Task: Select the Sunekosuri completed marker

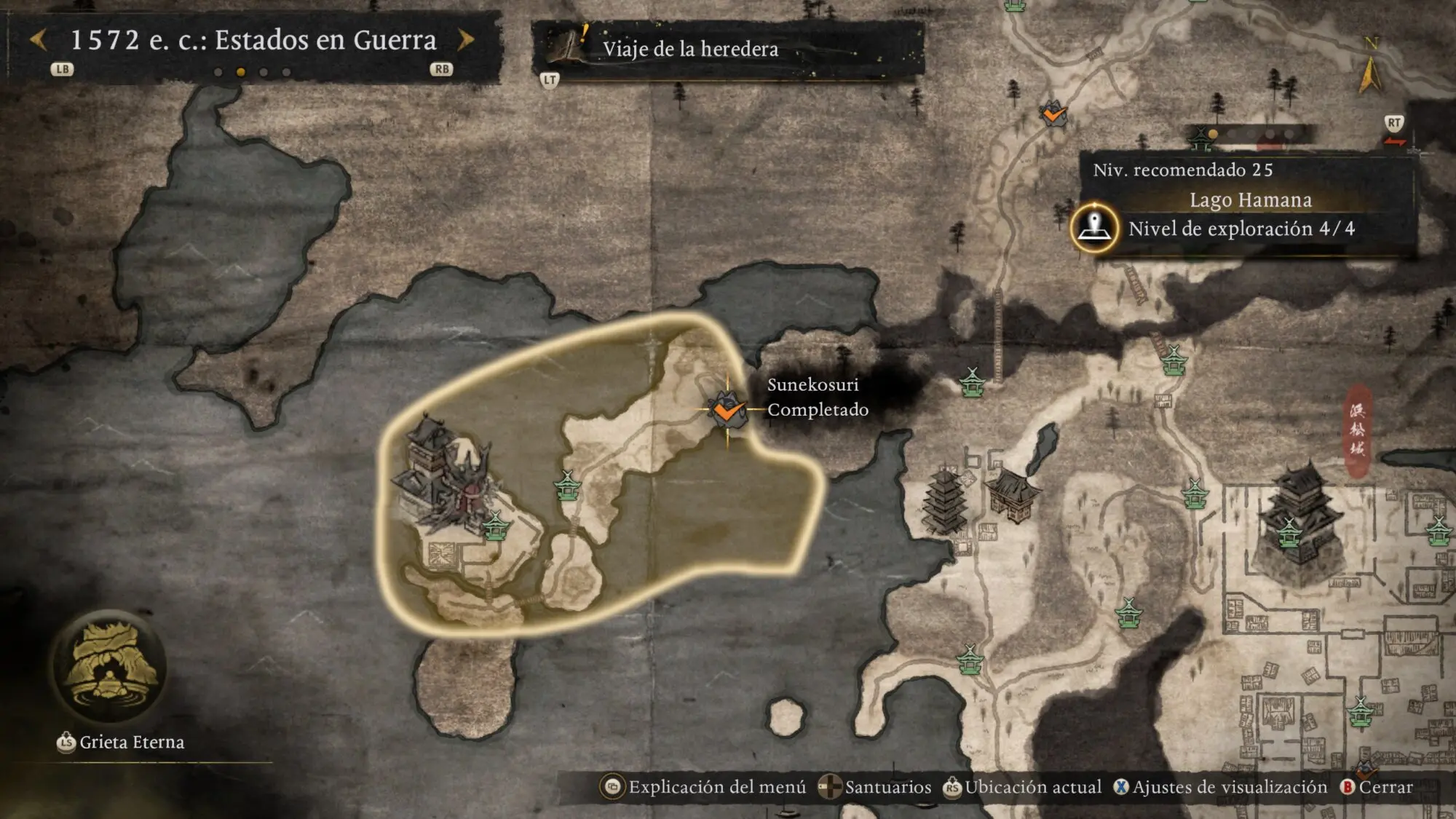Action: click(727, 410)
